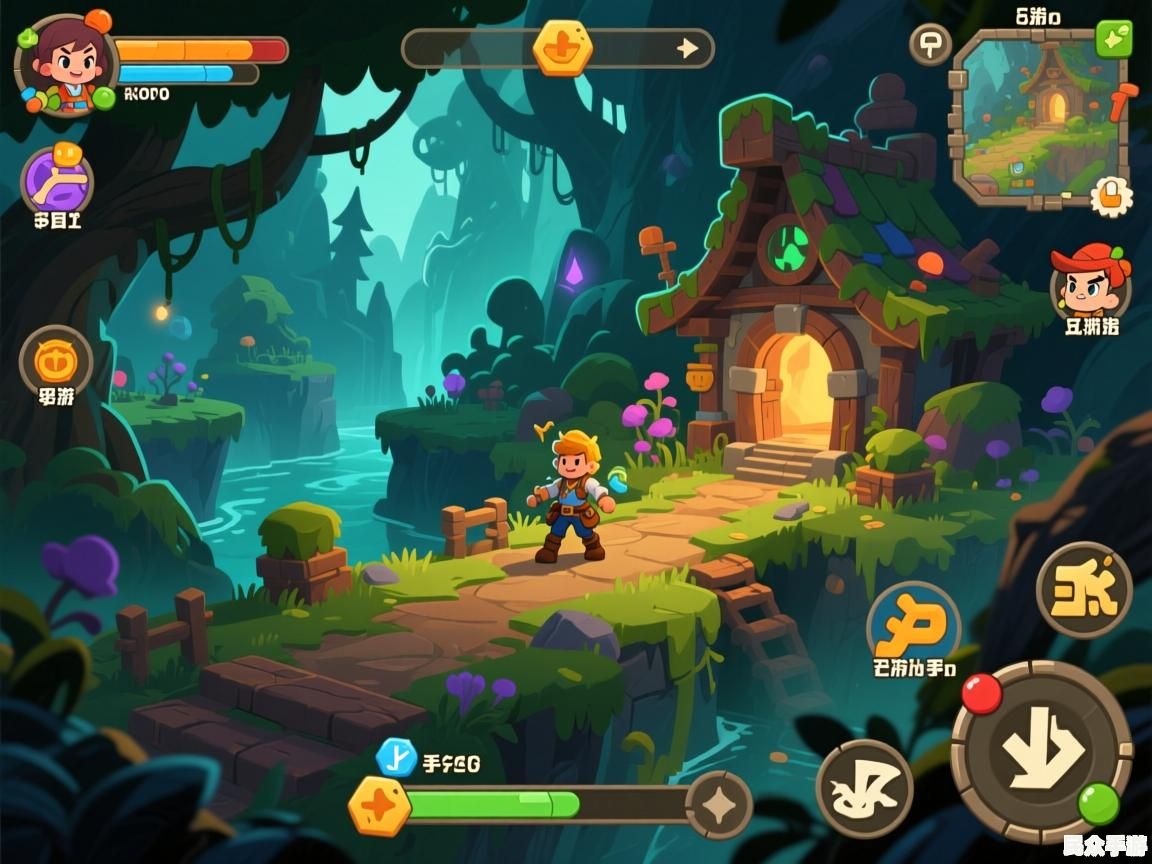Click the orange plus hexagon on the bottom bar
The height and width of the screenshot is (864, 1152).
click(380, 806)
